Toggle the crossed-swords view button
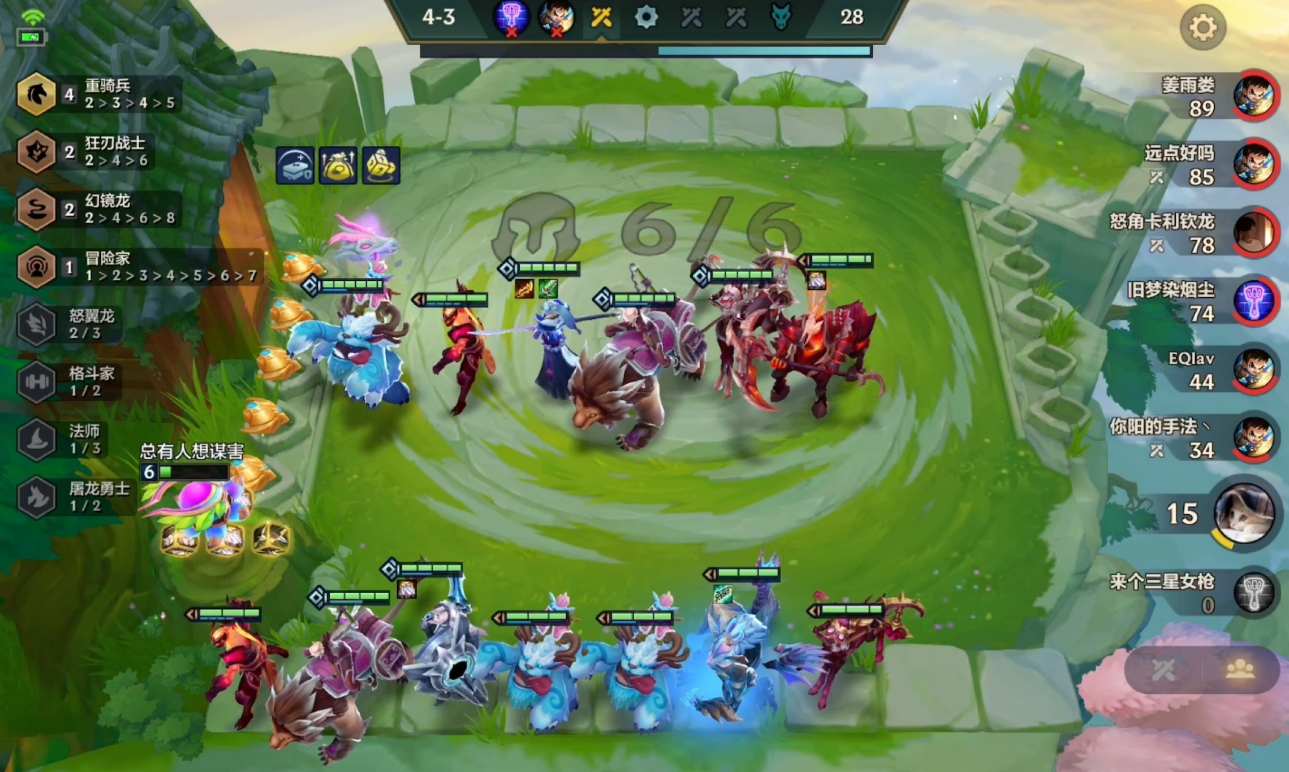The height and width of the screenshot is (772, 1289). [1163, 670]
